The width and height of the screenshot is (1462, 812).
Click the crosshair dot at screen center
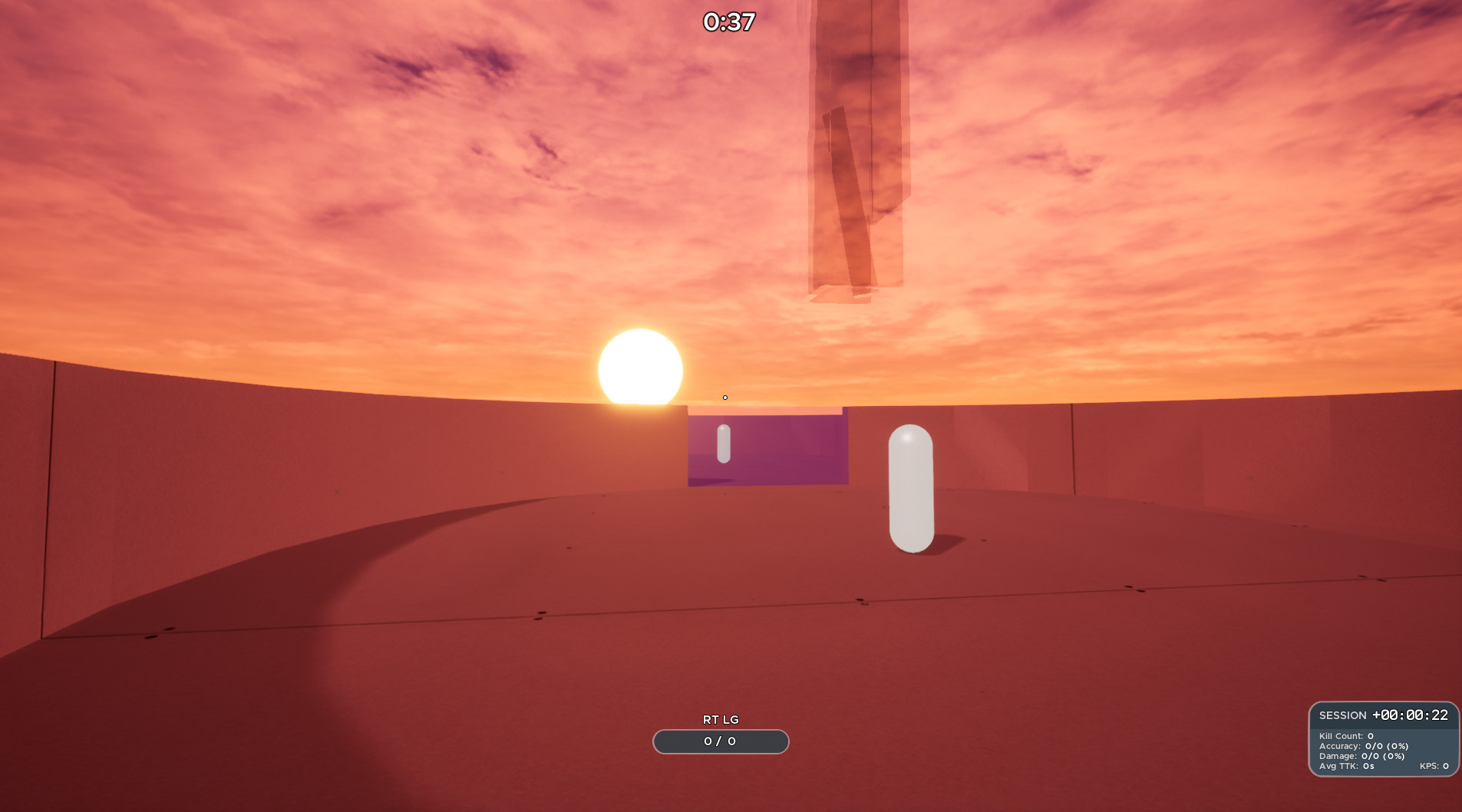[x=724, y=397]
